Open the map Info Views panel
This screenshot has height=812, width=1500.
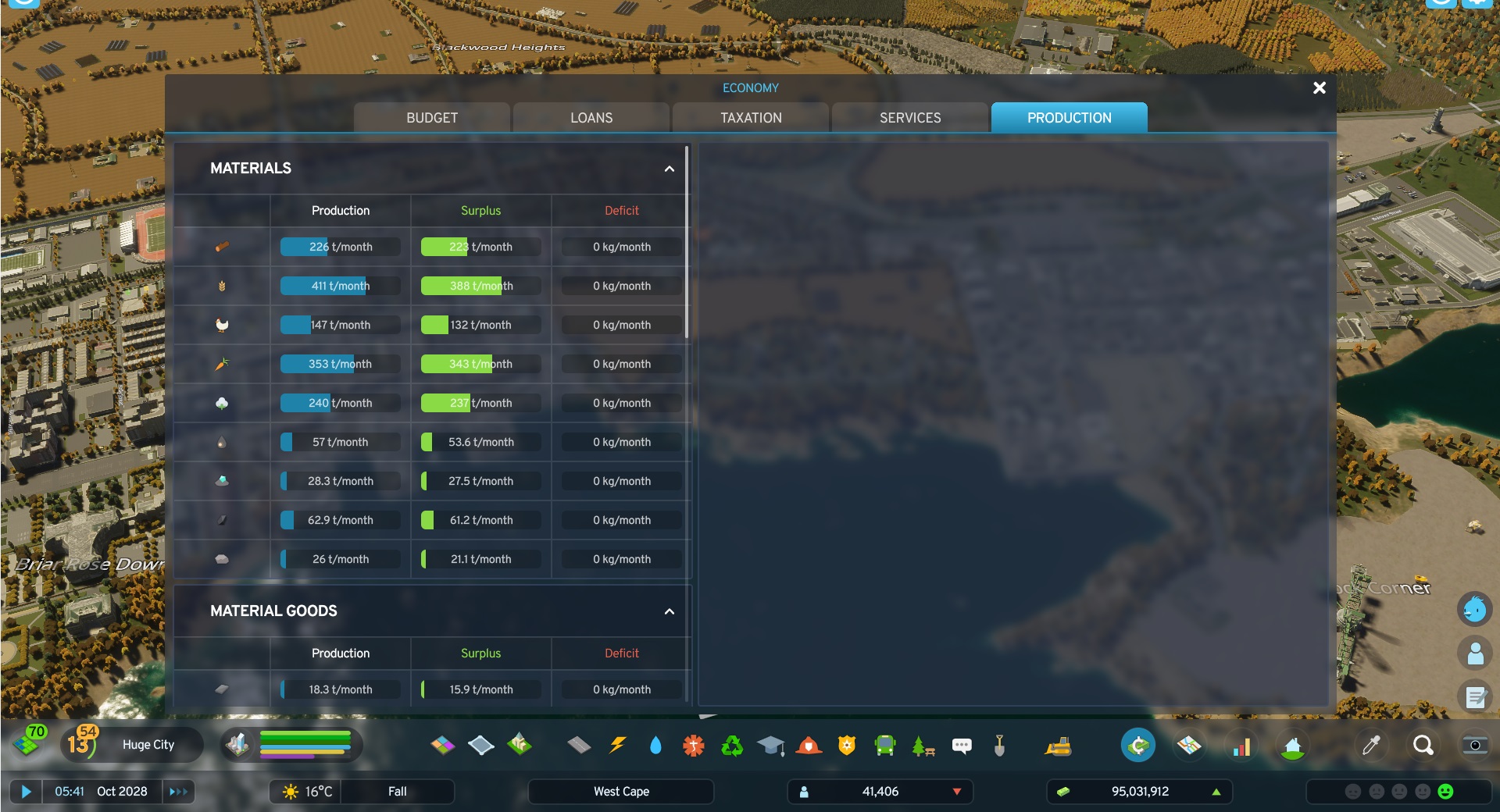coord(1190,745)
